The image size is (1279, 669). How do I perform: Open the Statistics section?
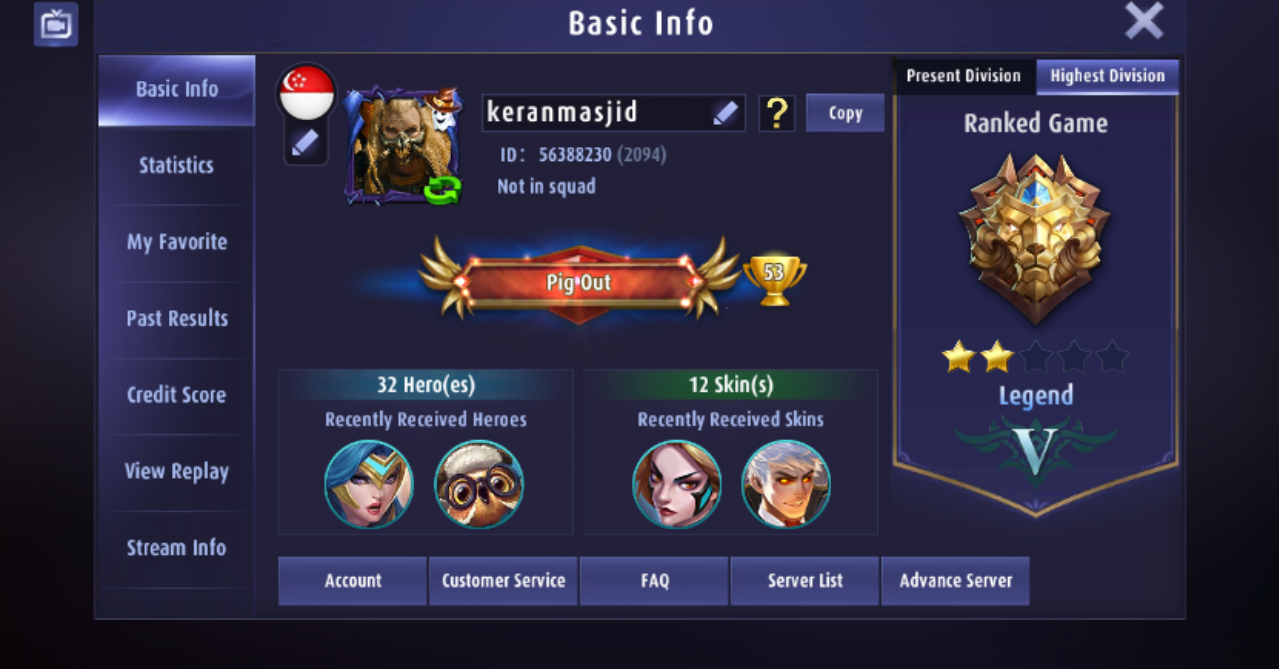pos(176,165)
